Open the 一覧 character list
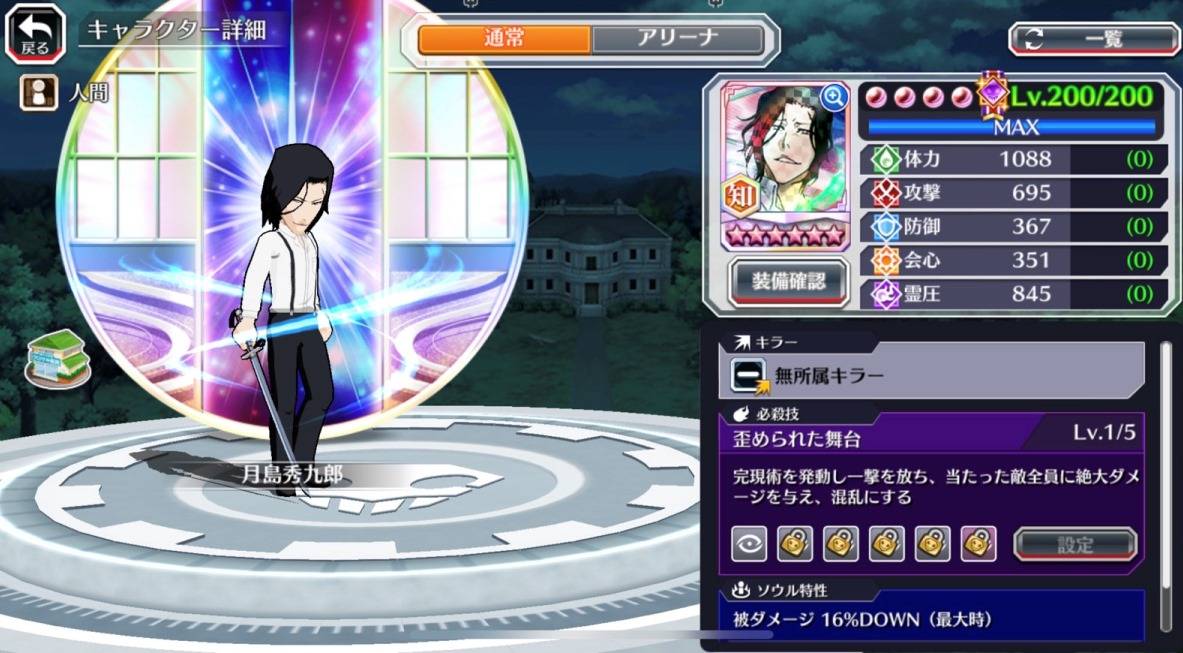 pyautogui.click(x=1093, y=39)
